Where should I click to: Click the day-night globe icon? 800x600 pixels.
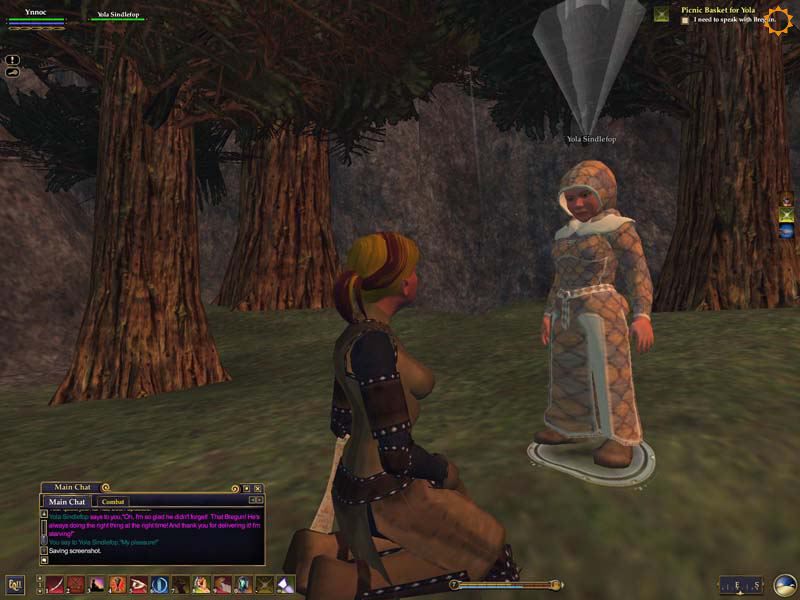(x=785, y=585)
